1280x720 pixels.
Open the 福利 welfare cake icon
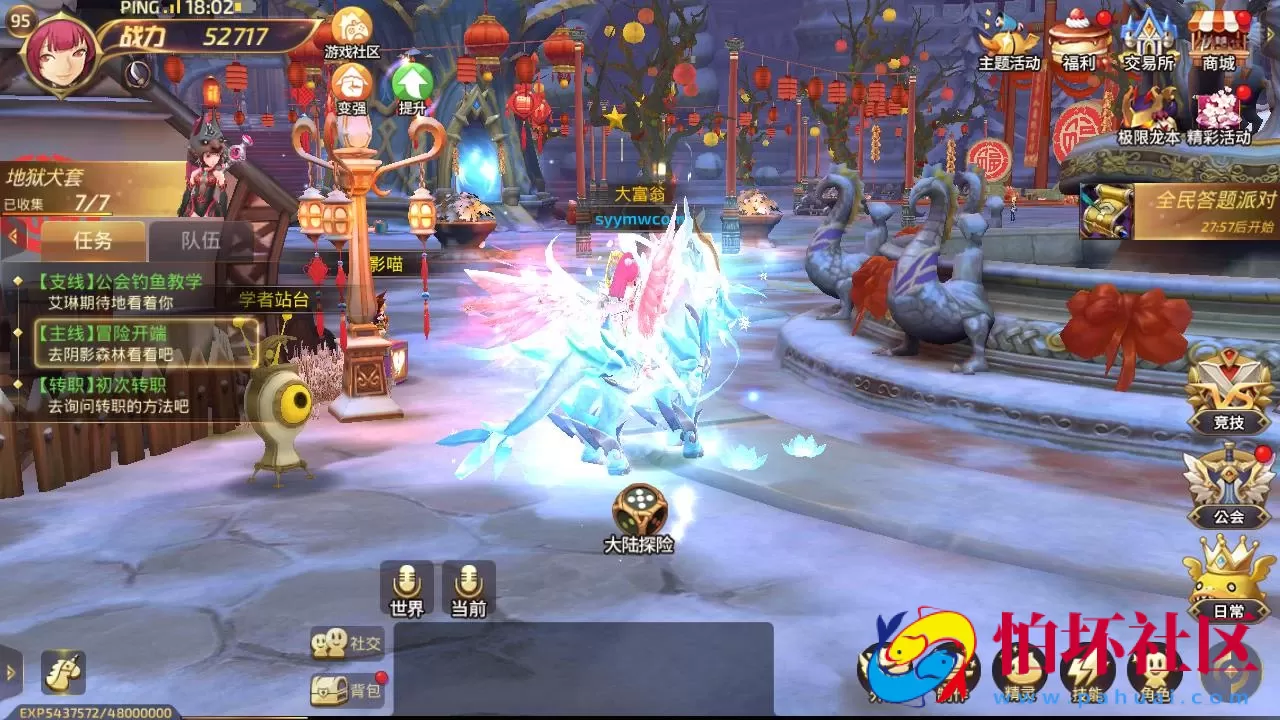(1079, 40)
